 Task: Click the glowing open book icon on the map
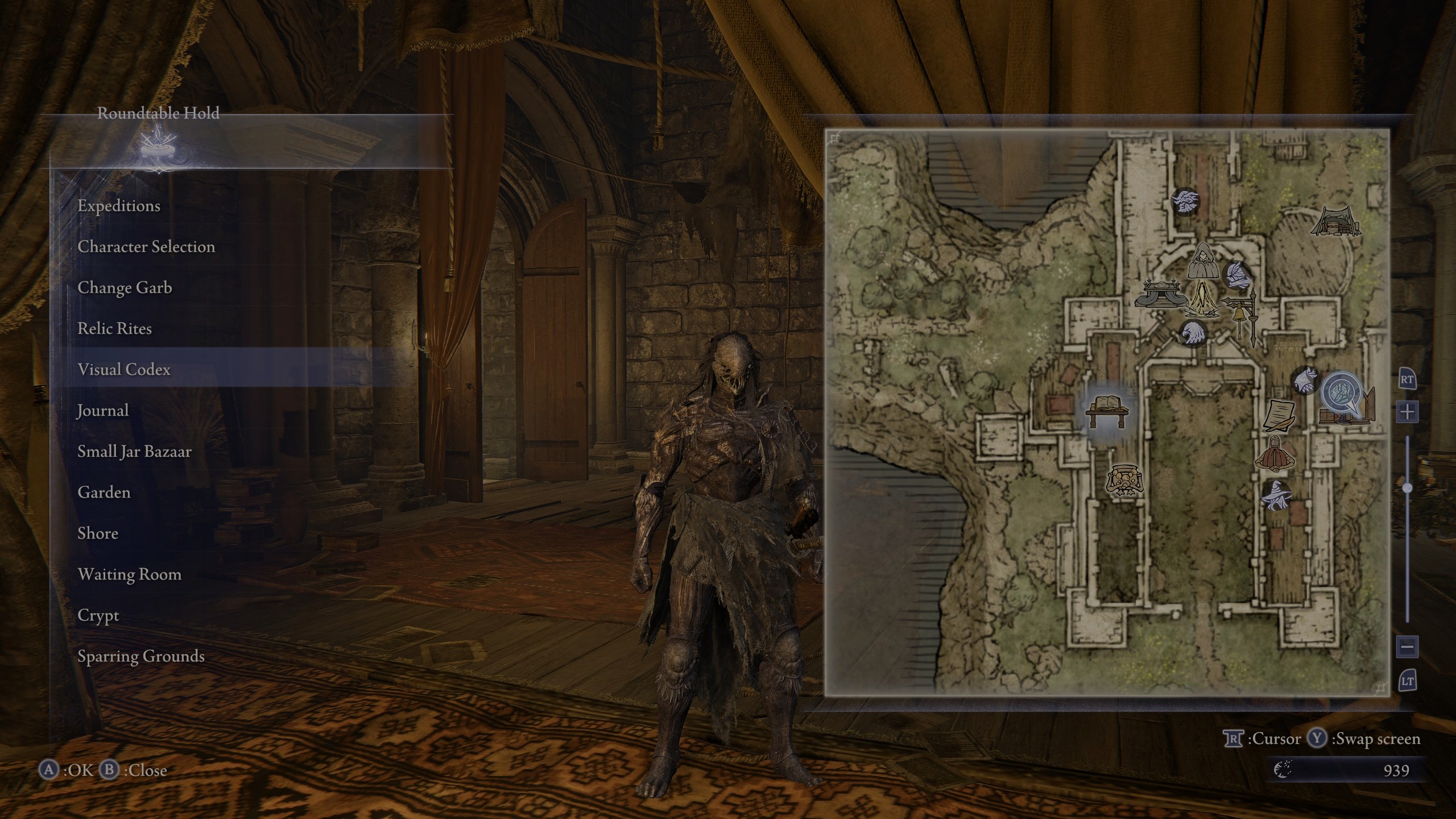click(x=1107, y=404)
